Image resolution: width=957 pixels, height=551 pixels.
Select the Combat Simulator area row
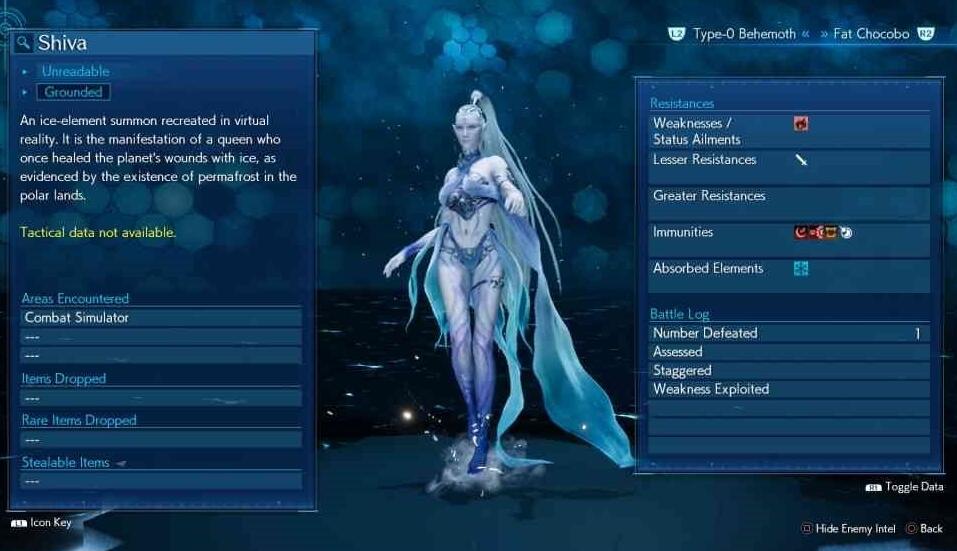[161, 318]
